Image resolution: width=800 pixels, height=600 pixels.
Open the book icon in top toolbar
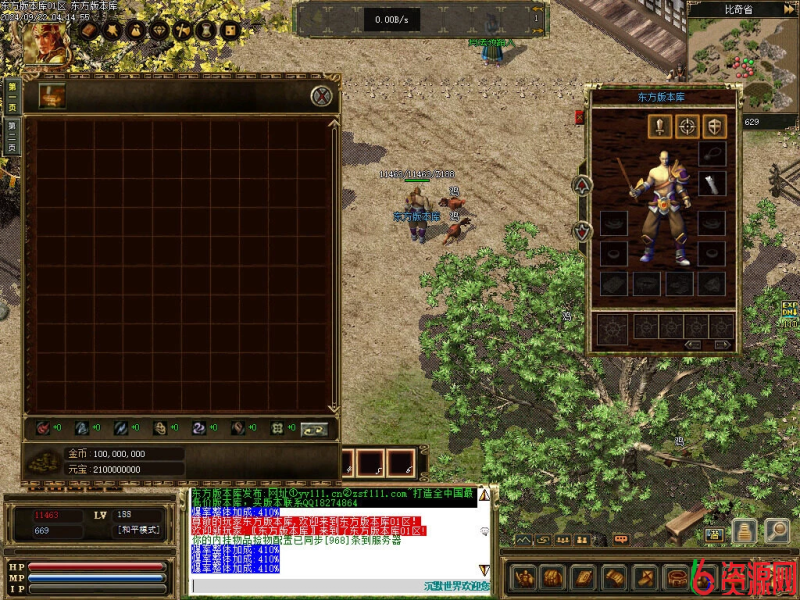coord(87,31)
